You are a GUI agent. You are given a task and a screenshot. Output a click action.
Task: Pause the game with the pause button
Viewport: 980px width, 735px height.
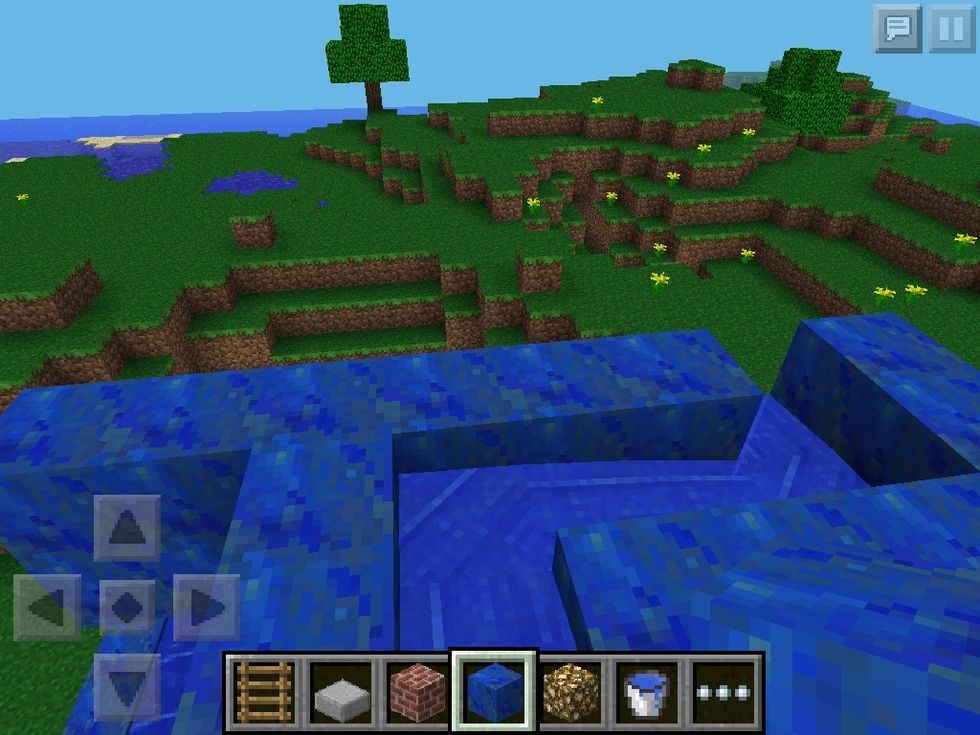[x=951, y=29]
